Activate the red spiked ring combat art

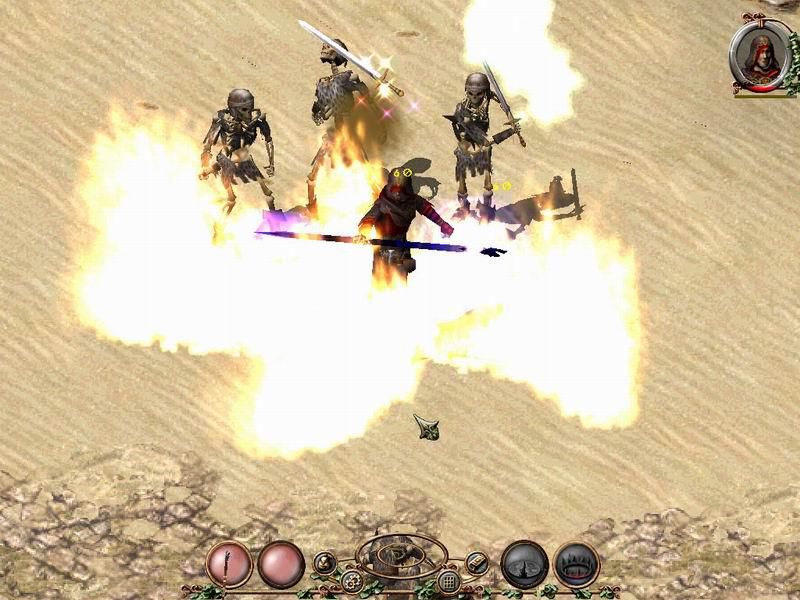pyautogui.click(x=576, y=564)
